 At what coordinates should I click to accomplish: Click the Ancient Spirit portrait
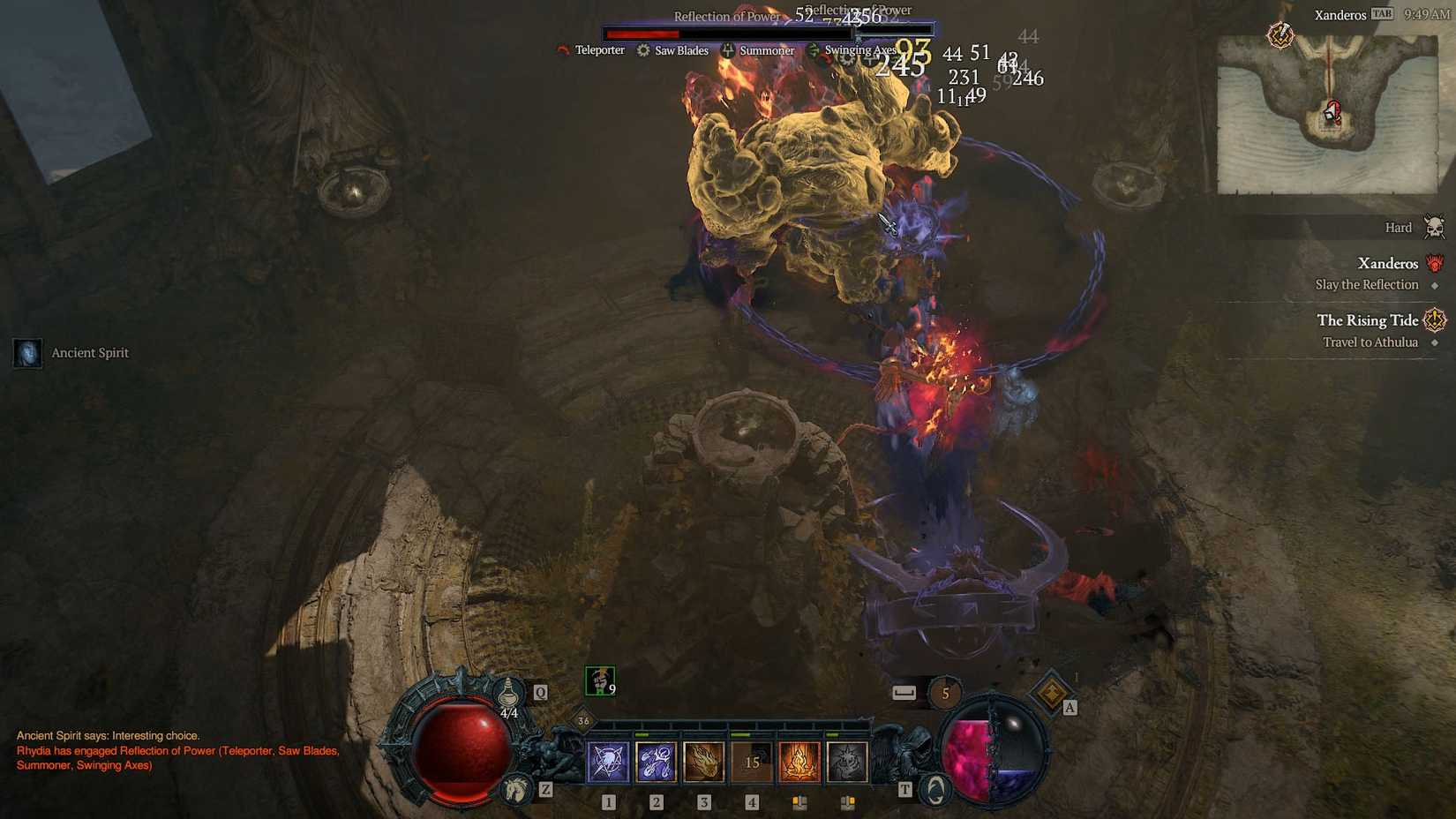pos(27,352)
